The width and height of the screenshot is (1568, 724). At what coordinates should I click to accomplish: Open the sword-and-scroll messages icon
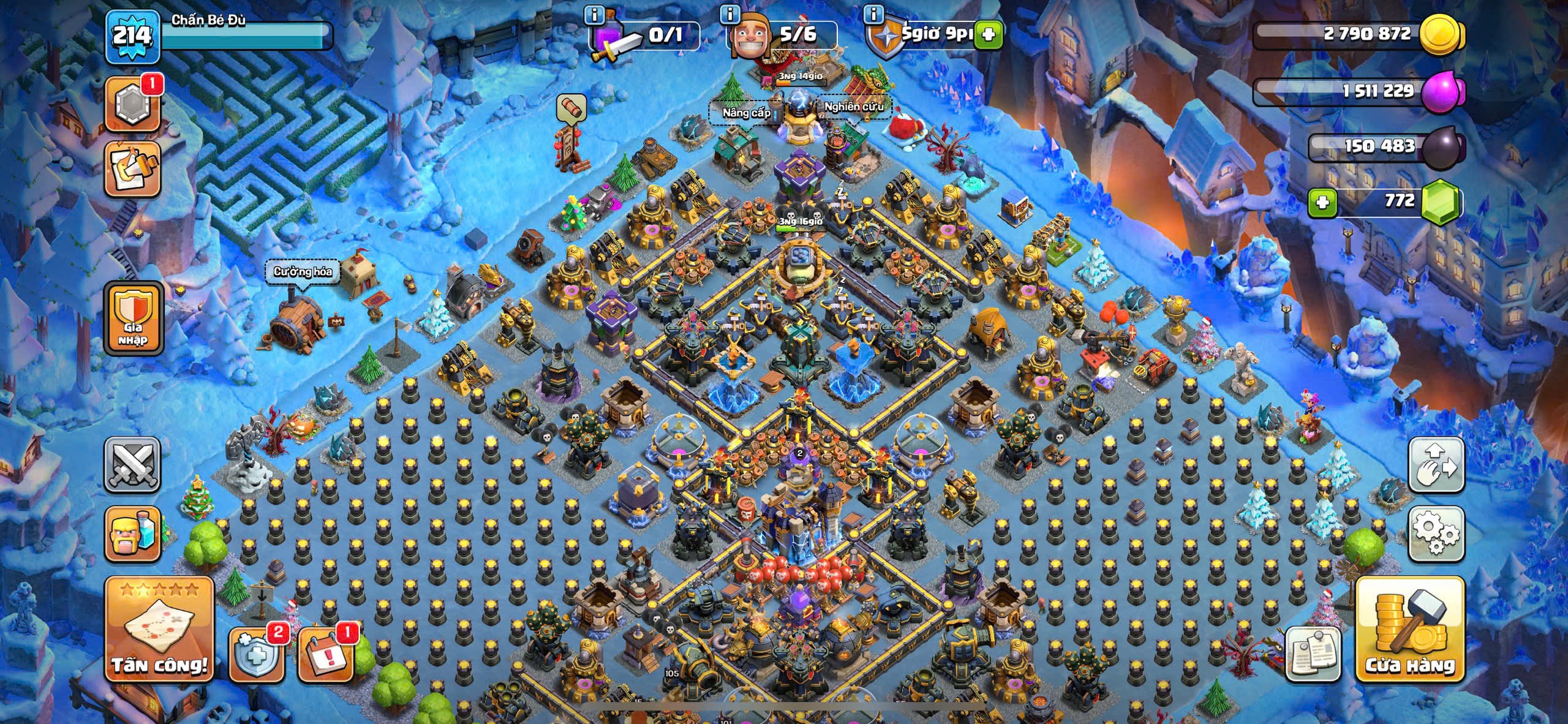[x=132, y=169]
